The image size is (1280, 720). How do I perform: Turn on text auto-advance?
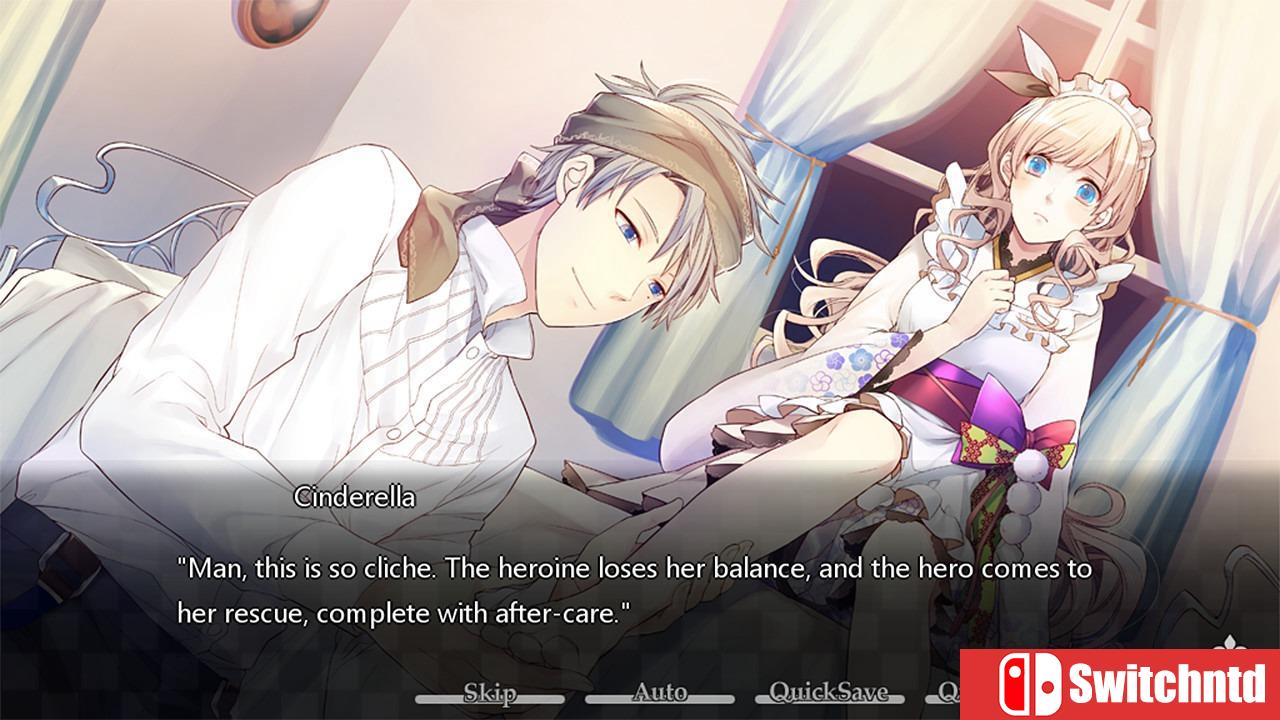(661, 692)
